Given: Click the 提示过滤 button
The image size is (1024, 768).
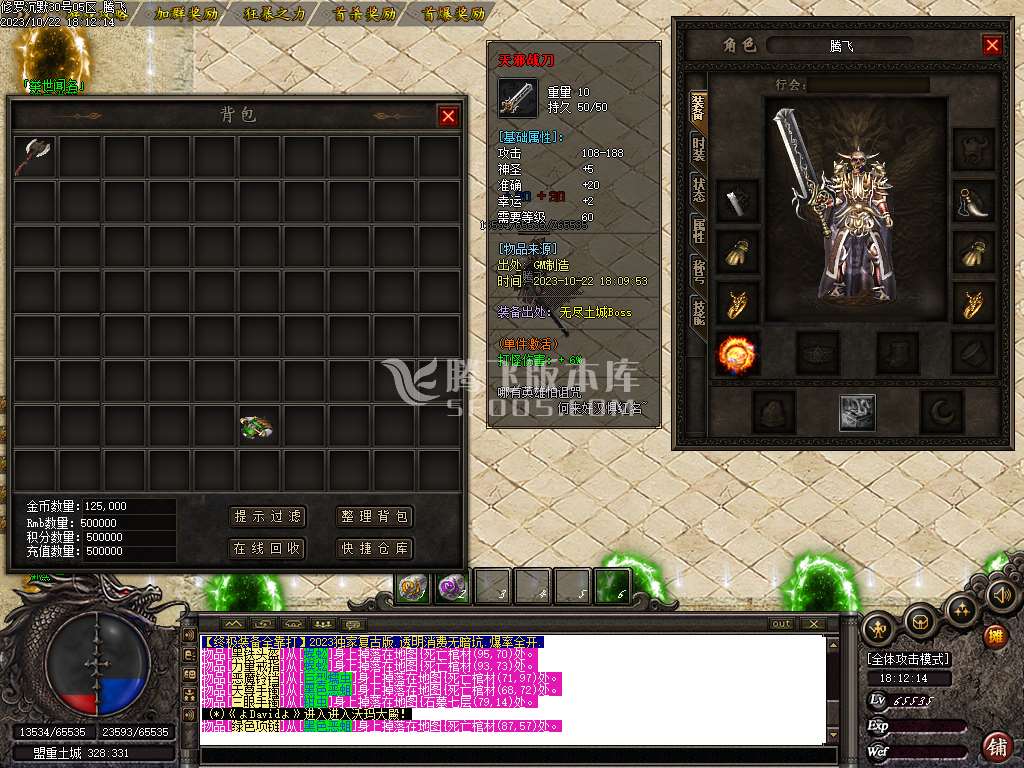Looking at the screenshot, I should point(268,517).
